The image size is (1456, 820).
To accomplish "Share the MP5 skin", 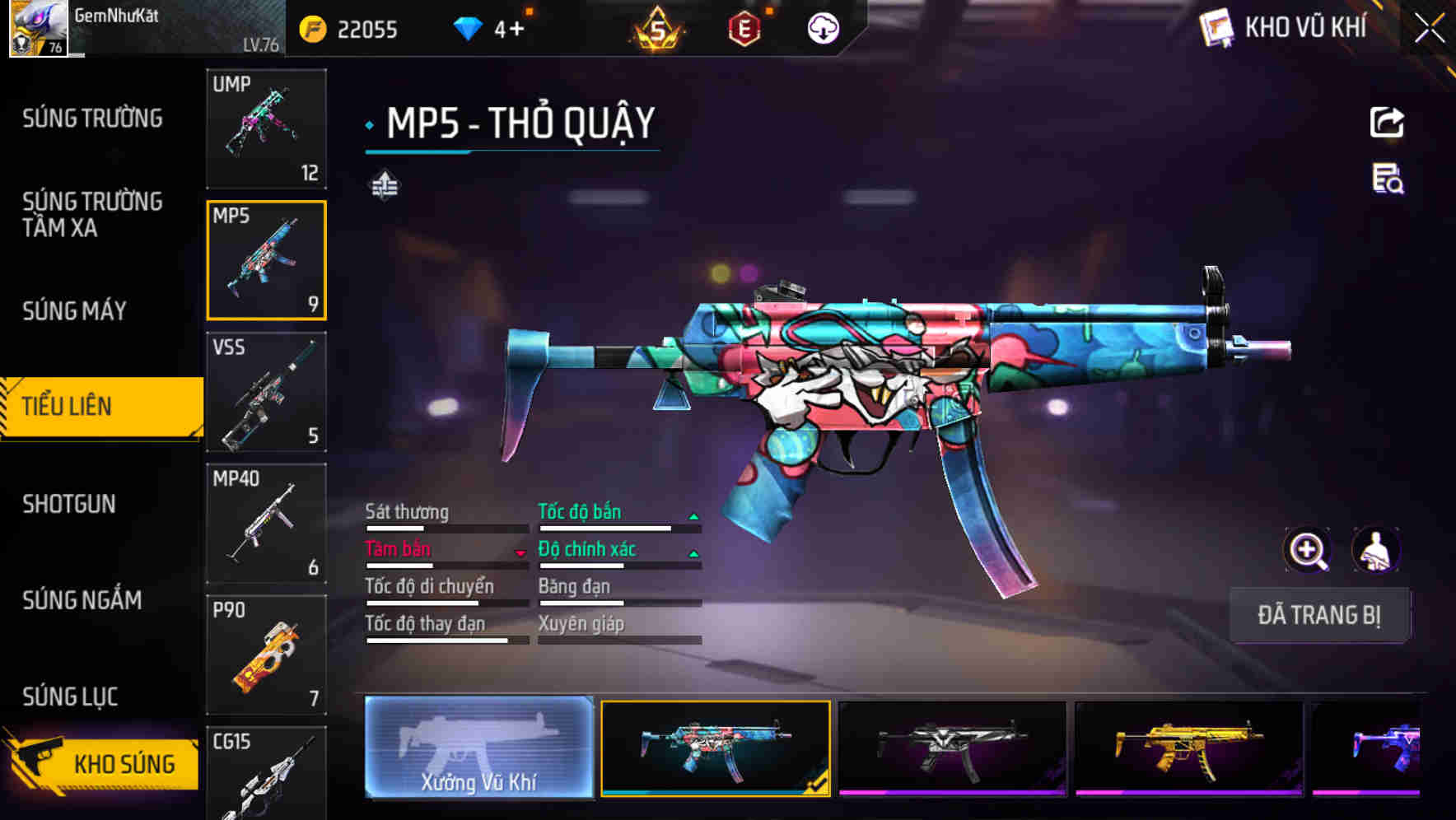I will (x=1387, y=123).
